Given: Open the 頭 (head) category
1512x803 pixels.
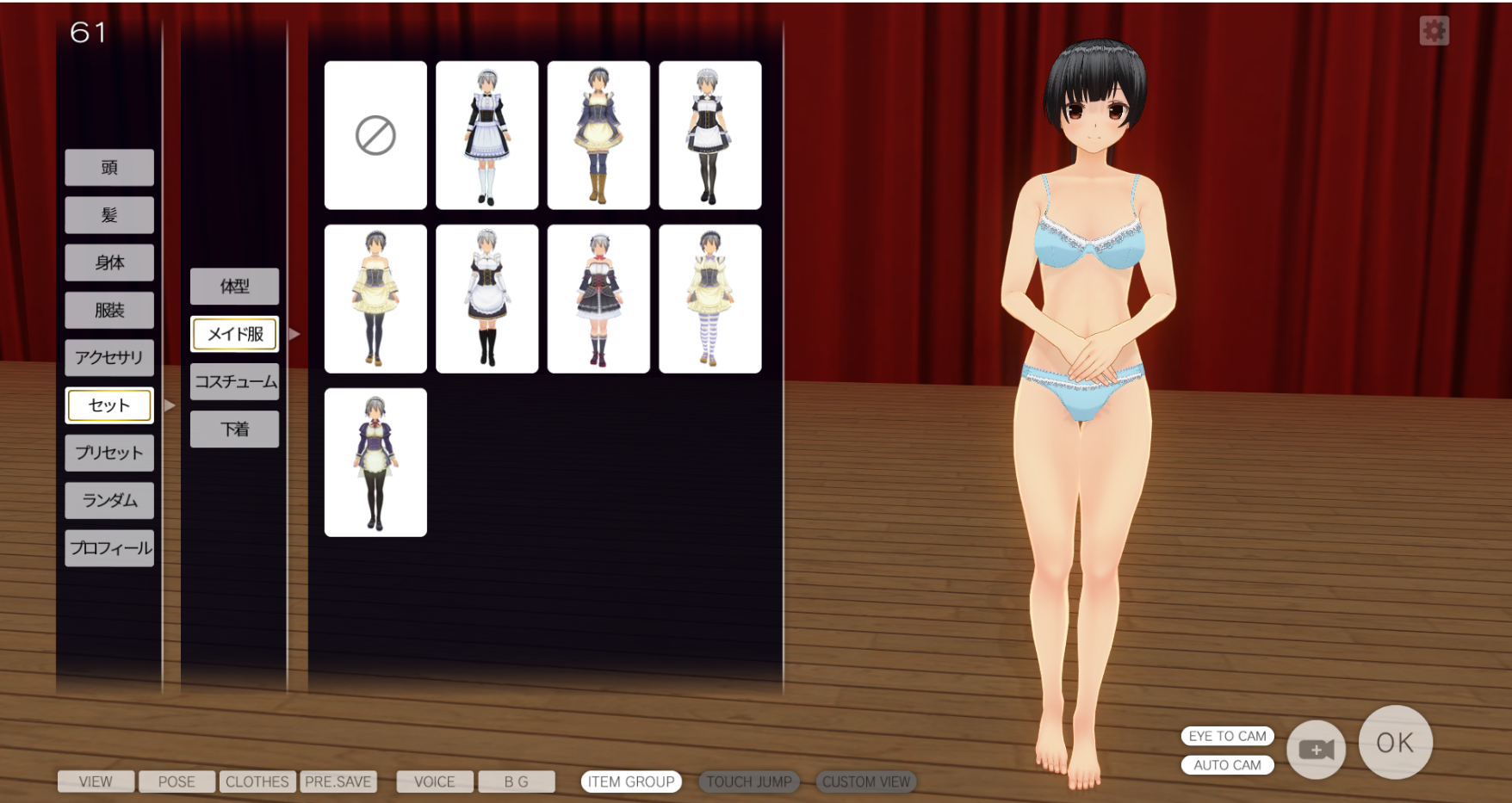Looking at the screenshot, I should coord(109,168).
